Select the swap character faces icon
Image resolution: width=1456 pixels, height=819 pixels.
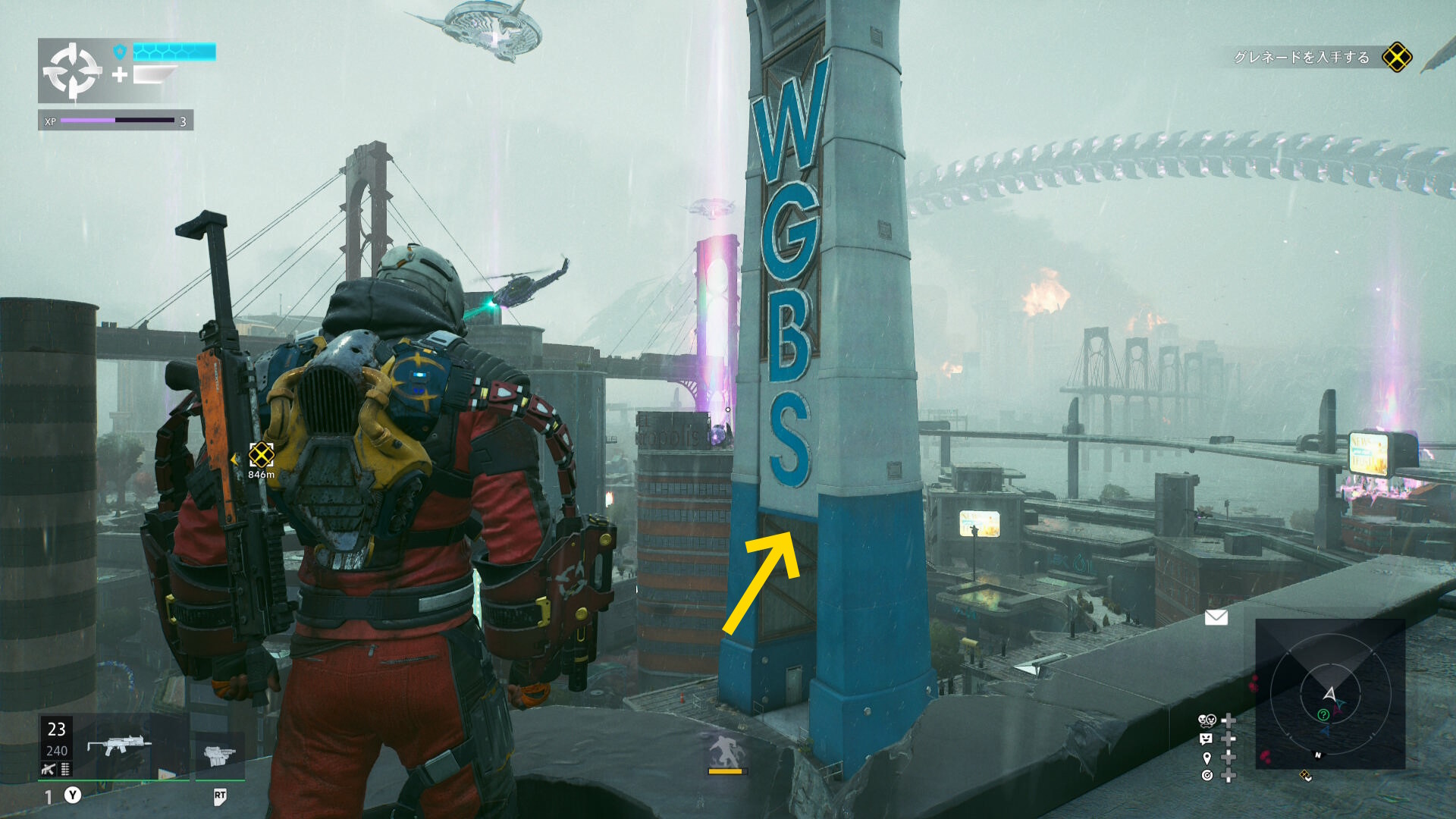click(1207, 720)
